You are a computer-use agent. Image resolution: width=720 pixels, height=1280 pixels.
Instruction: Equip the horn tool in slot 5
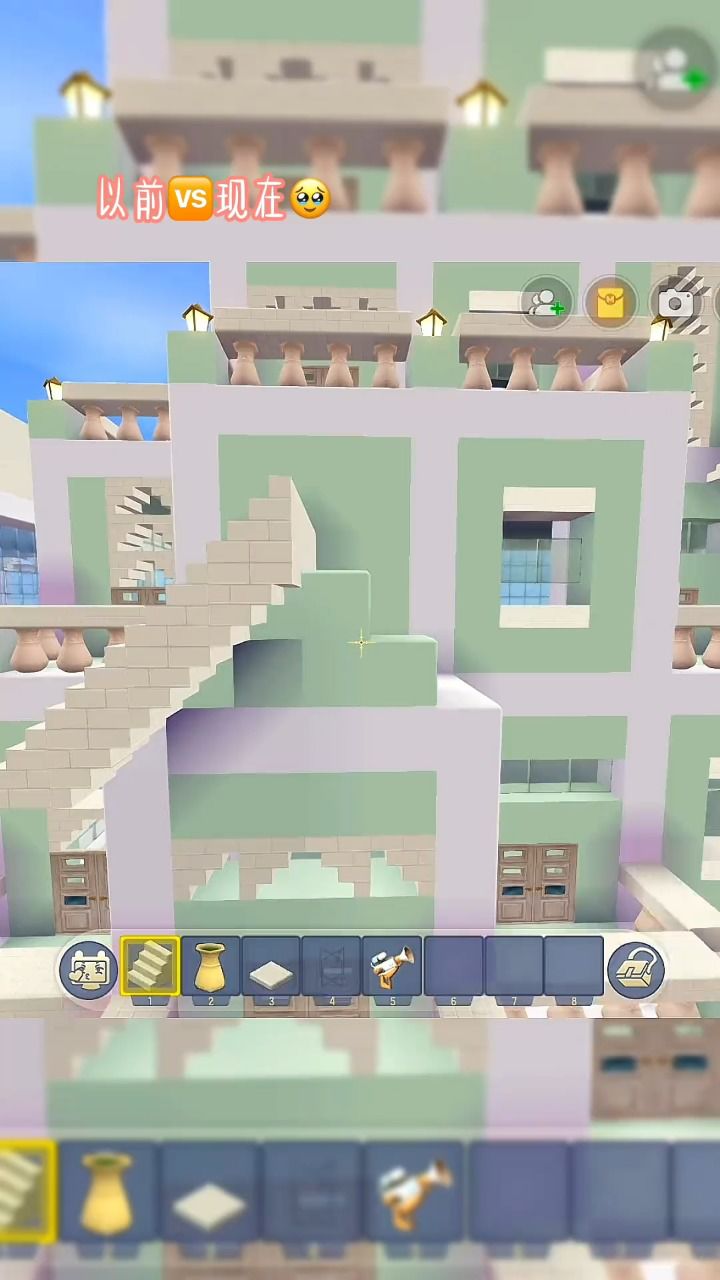[x=392, y=967]
